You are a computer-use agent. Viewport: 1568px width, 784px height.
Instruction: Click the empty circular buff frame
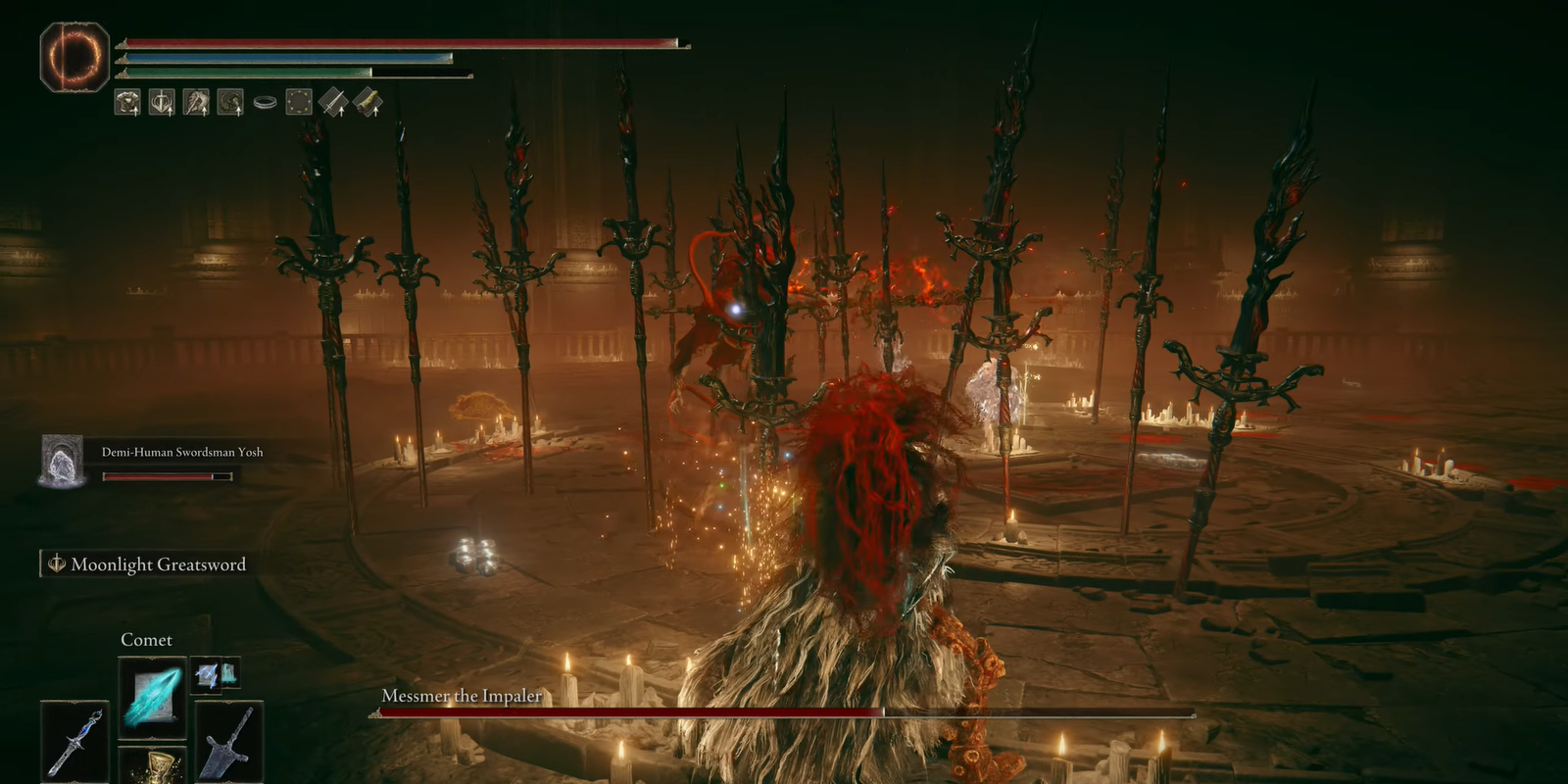coord(299,103)
